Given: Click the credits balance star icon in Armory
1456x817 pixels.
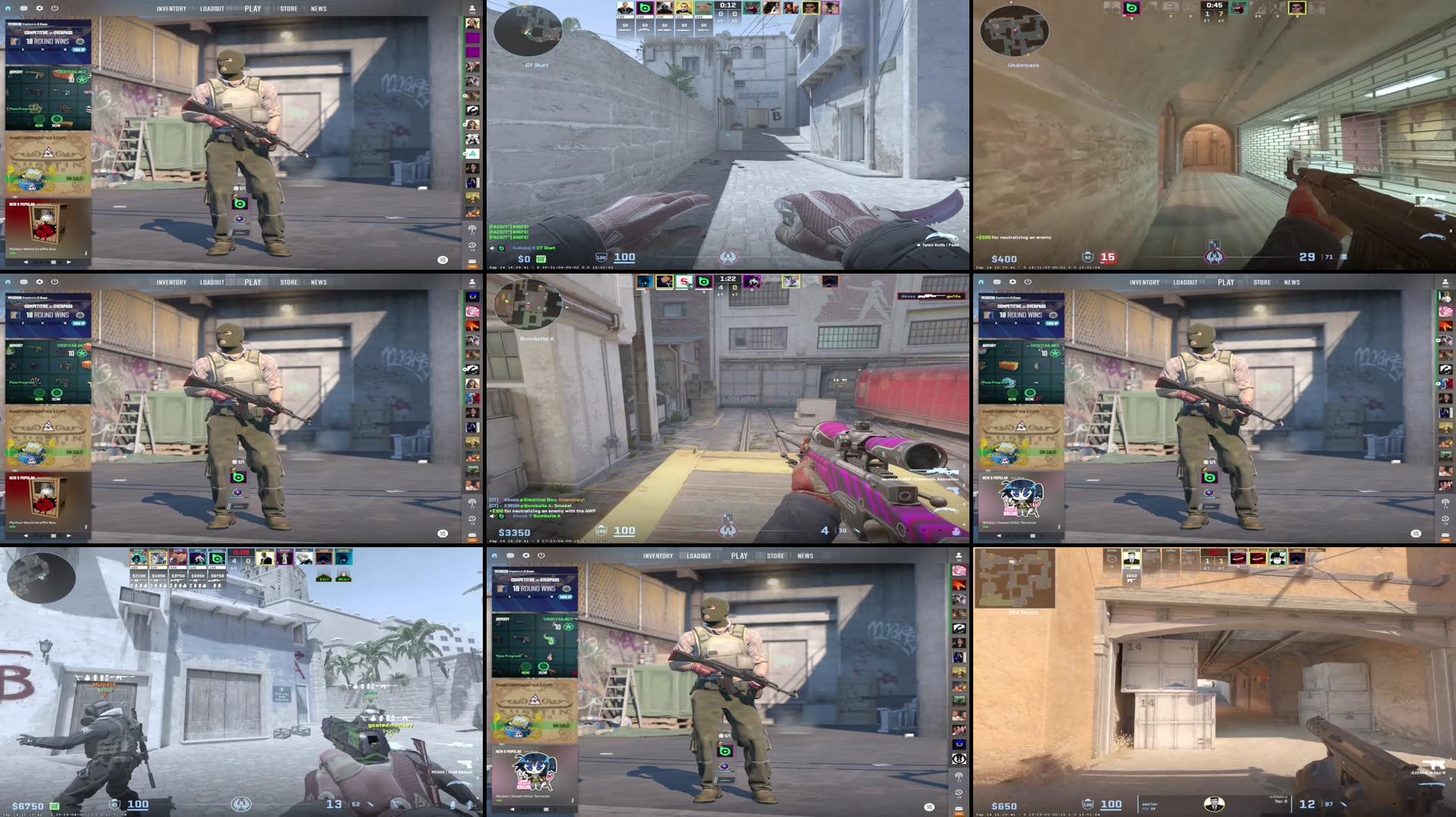Looking at the screenshot, I should click(x=81, y=79).
